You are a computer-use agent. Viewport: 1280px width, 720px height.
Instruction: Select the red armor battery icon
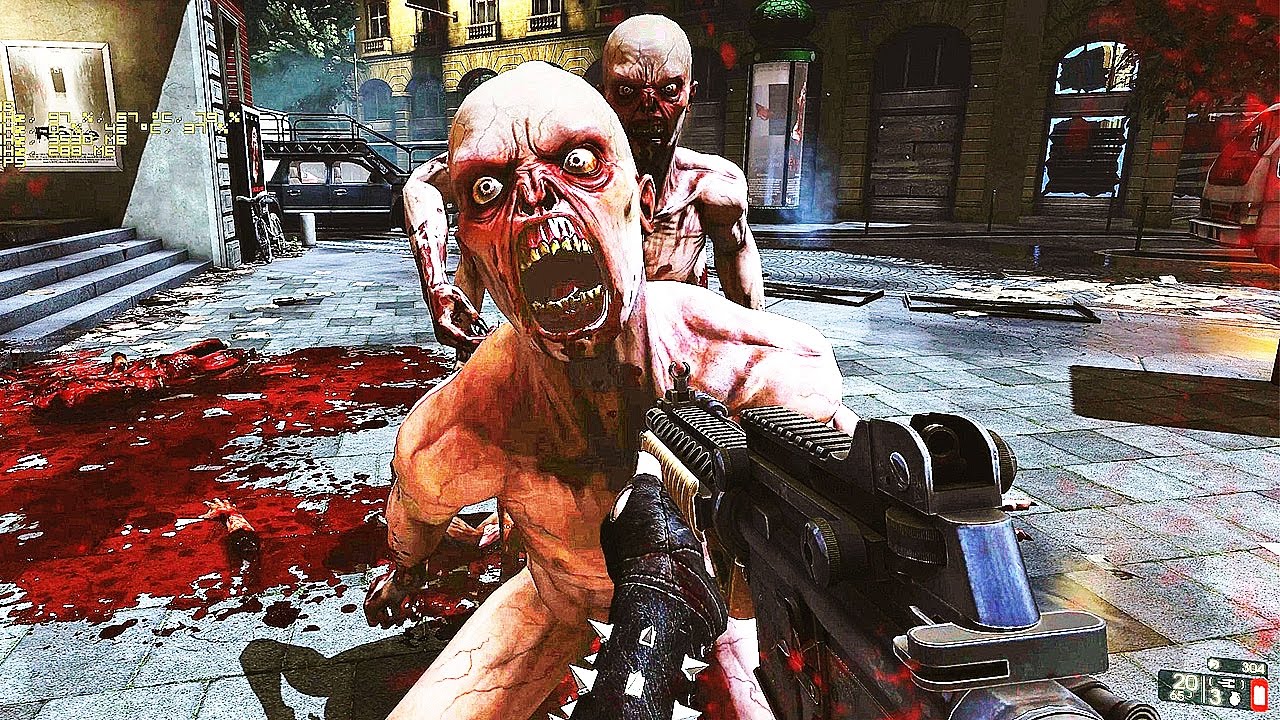tap(1259, 692)
